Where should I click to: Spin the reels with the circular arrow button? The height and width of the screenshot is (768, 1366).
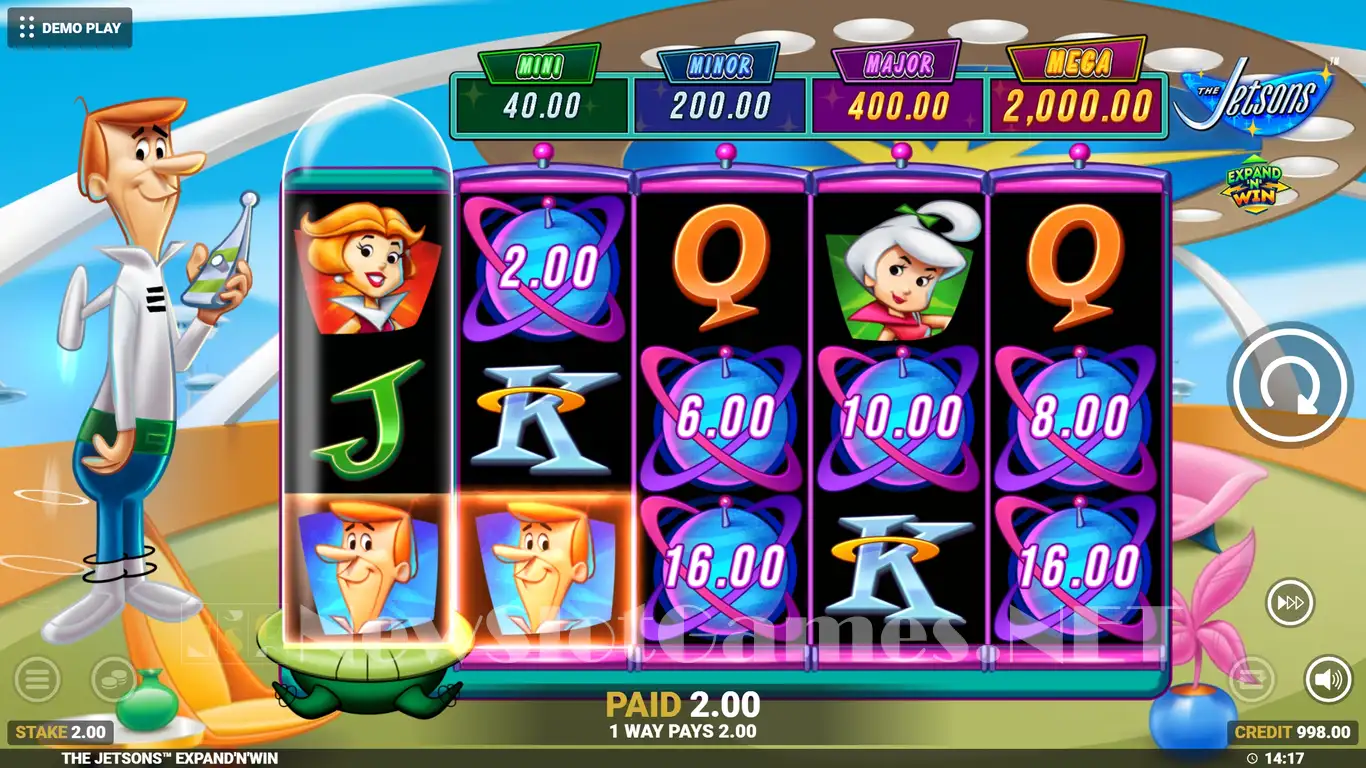pos(1290,385)
